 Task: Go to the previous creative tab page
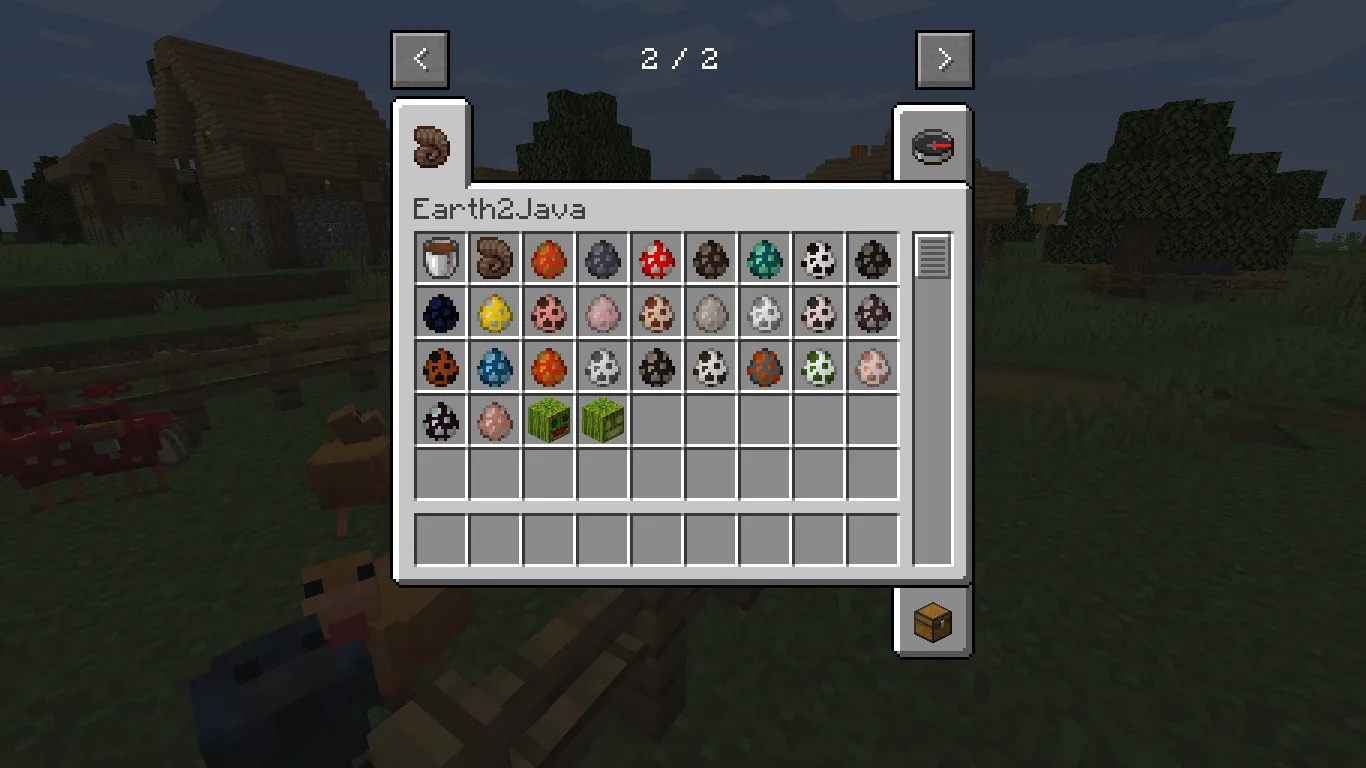click(420, 58)
